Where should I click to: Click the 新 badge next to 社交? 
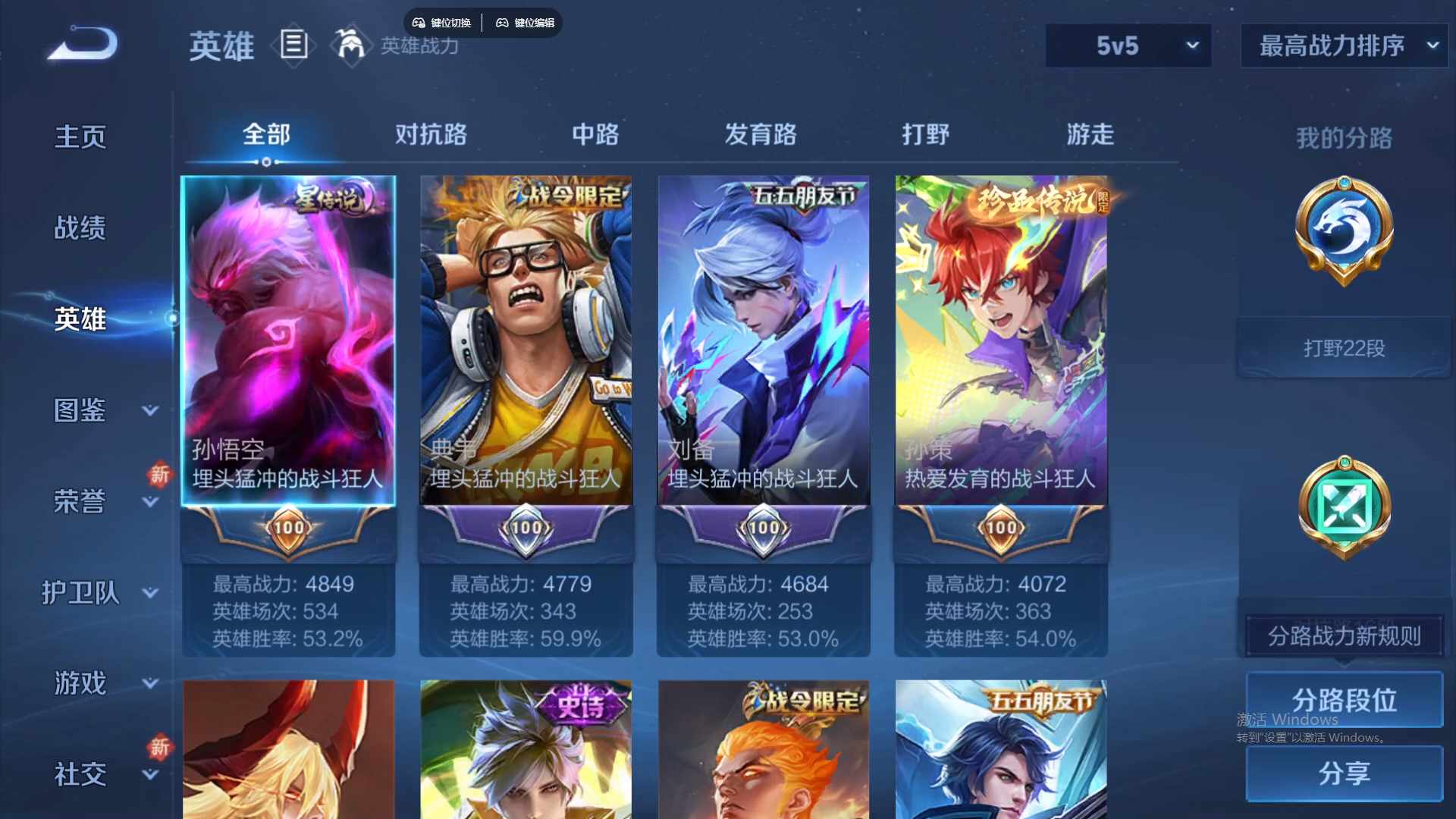[x=160, y=748]
